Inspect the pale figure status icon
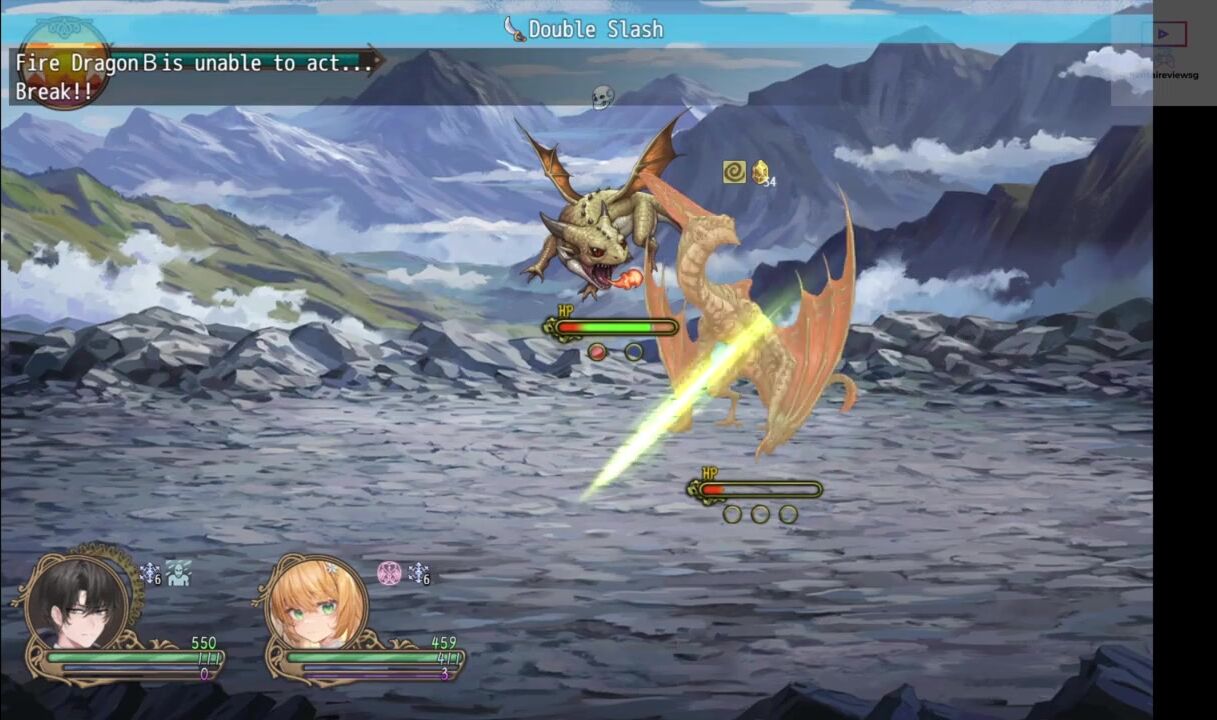1217x720 pixels. 178,573
